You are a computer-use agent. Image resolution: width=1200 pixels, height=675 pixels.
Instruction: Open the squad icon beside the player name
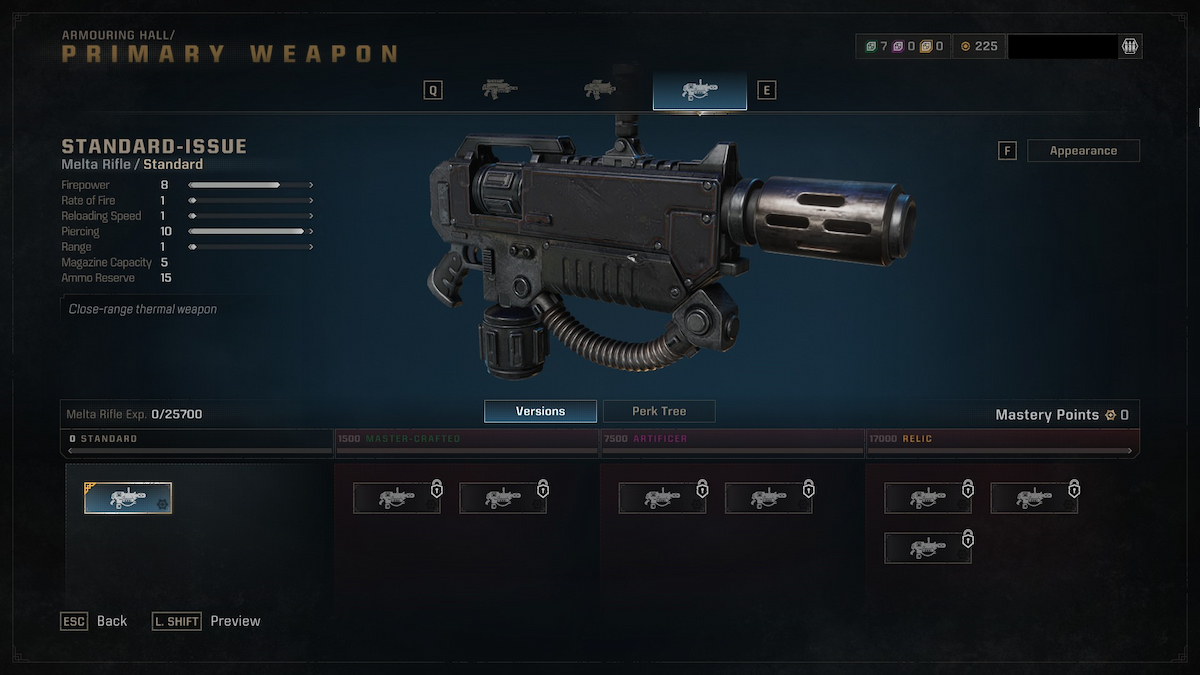pos(1130,46)
